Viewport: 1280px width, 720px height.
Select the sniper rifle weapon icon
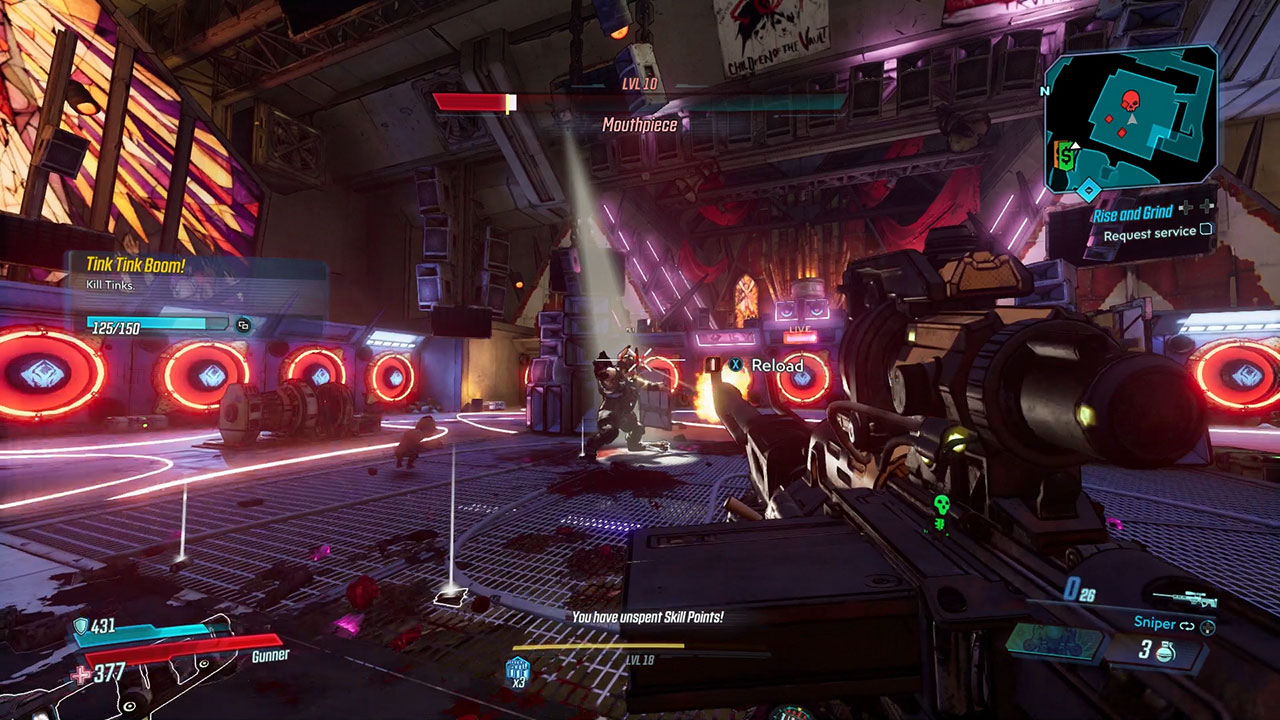point(1185,598)
